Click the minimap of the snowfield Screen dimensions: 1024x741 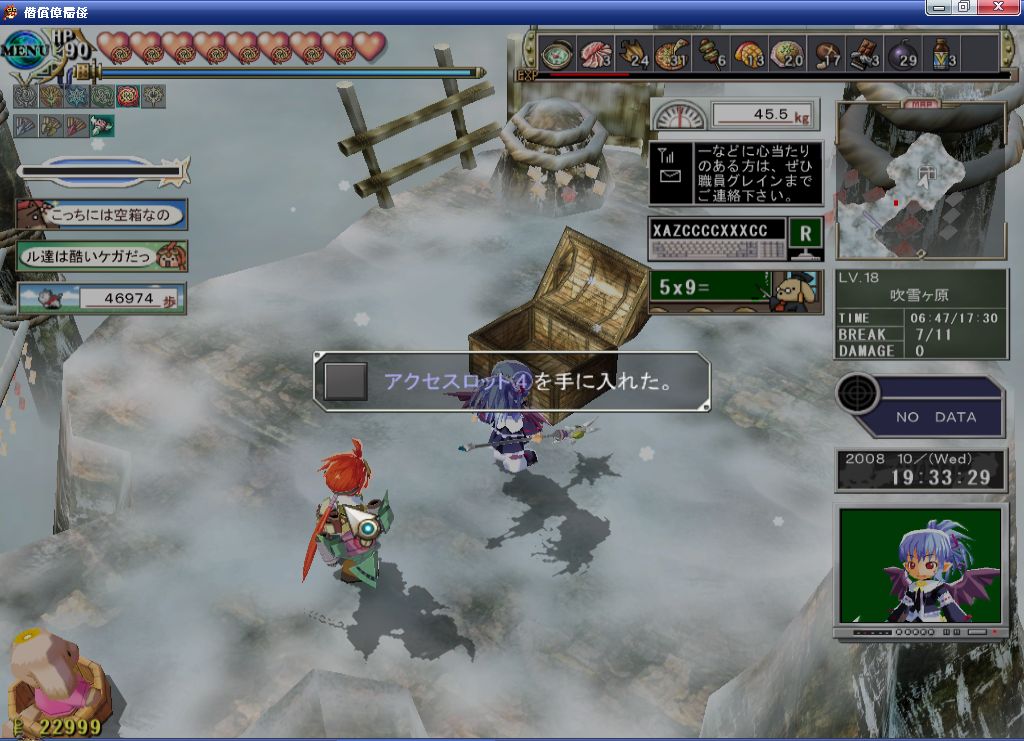pos(920,182)
